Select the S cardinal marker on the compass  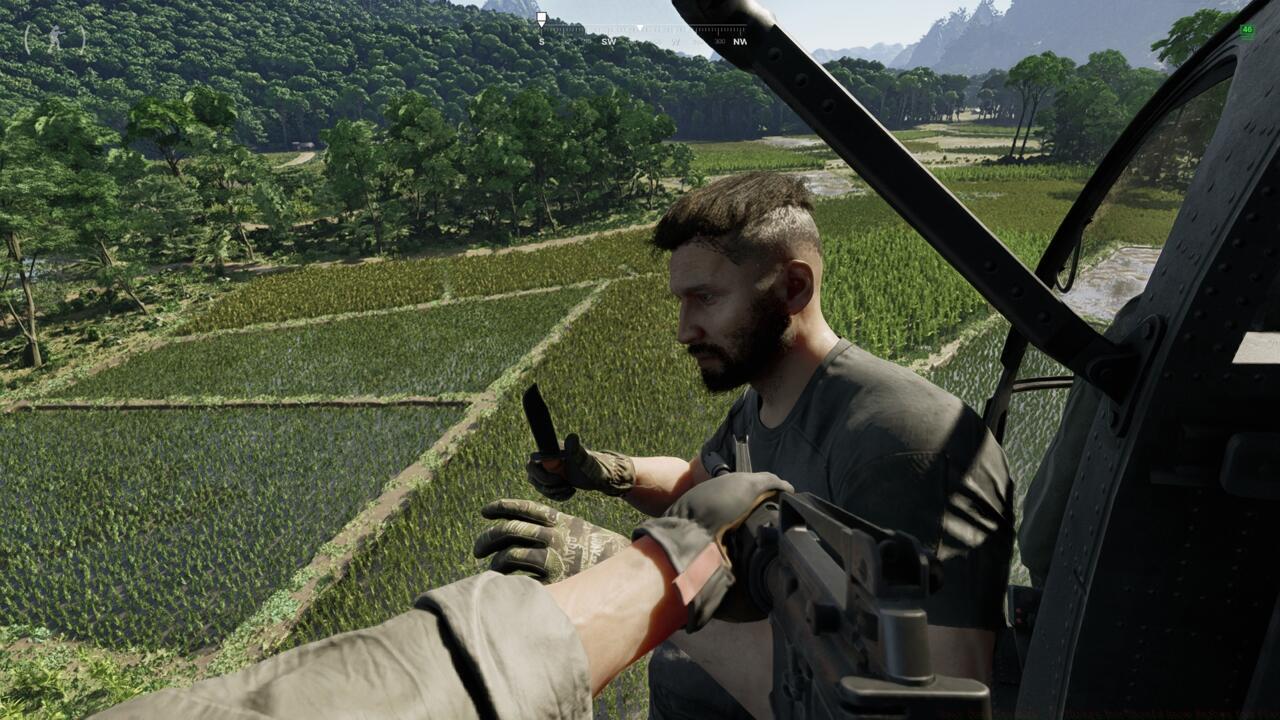coord(542,41)
